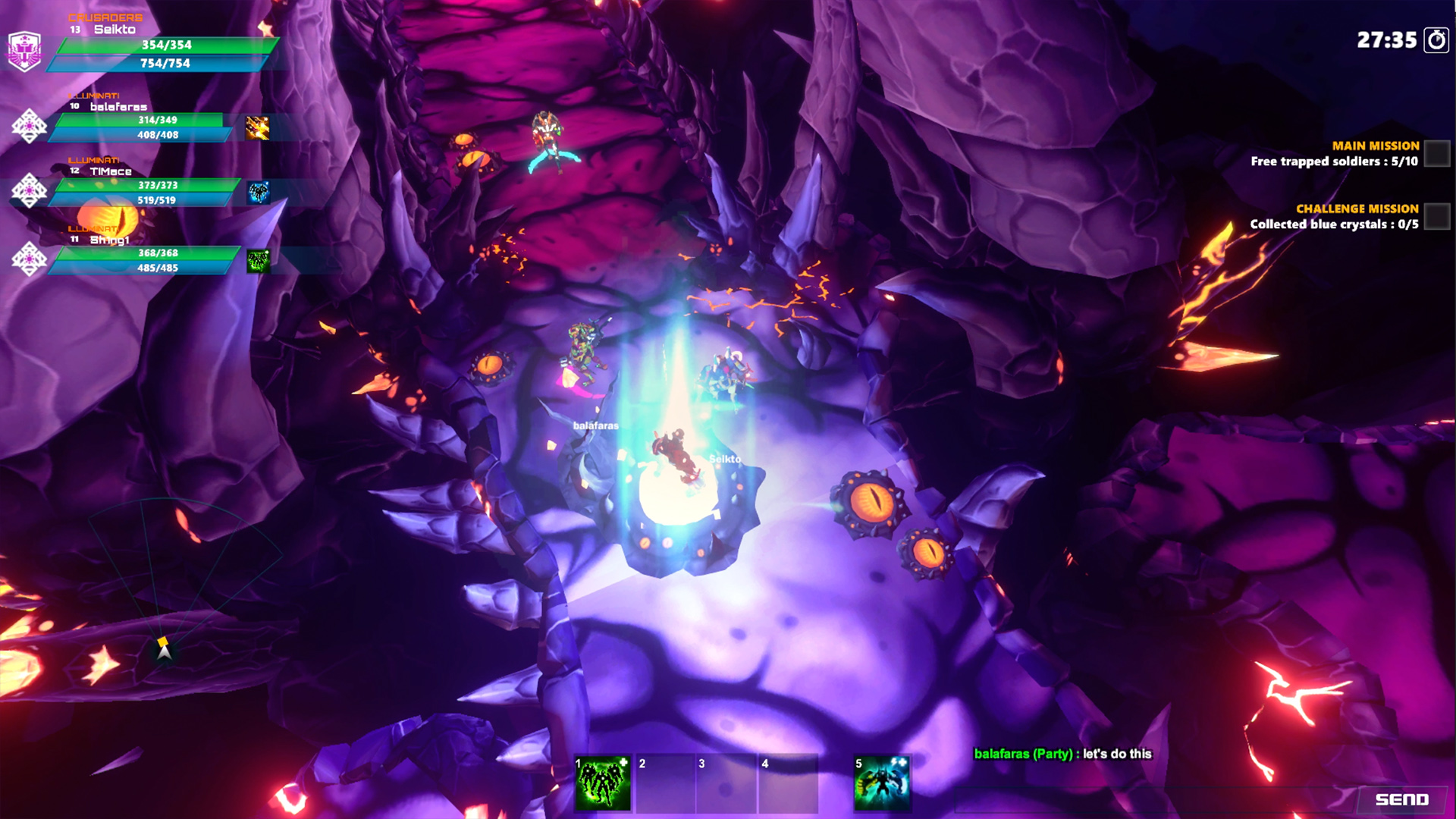Image resolution: width=1456 pixels, height=819 pixels.
Task: Click the Main Mission objective checkbox
Action: tap(1436, 154)
